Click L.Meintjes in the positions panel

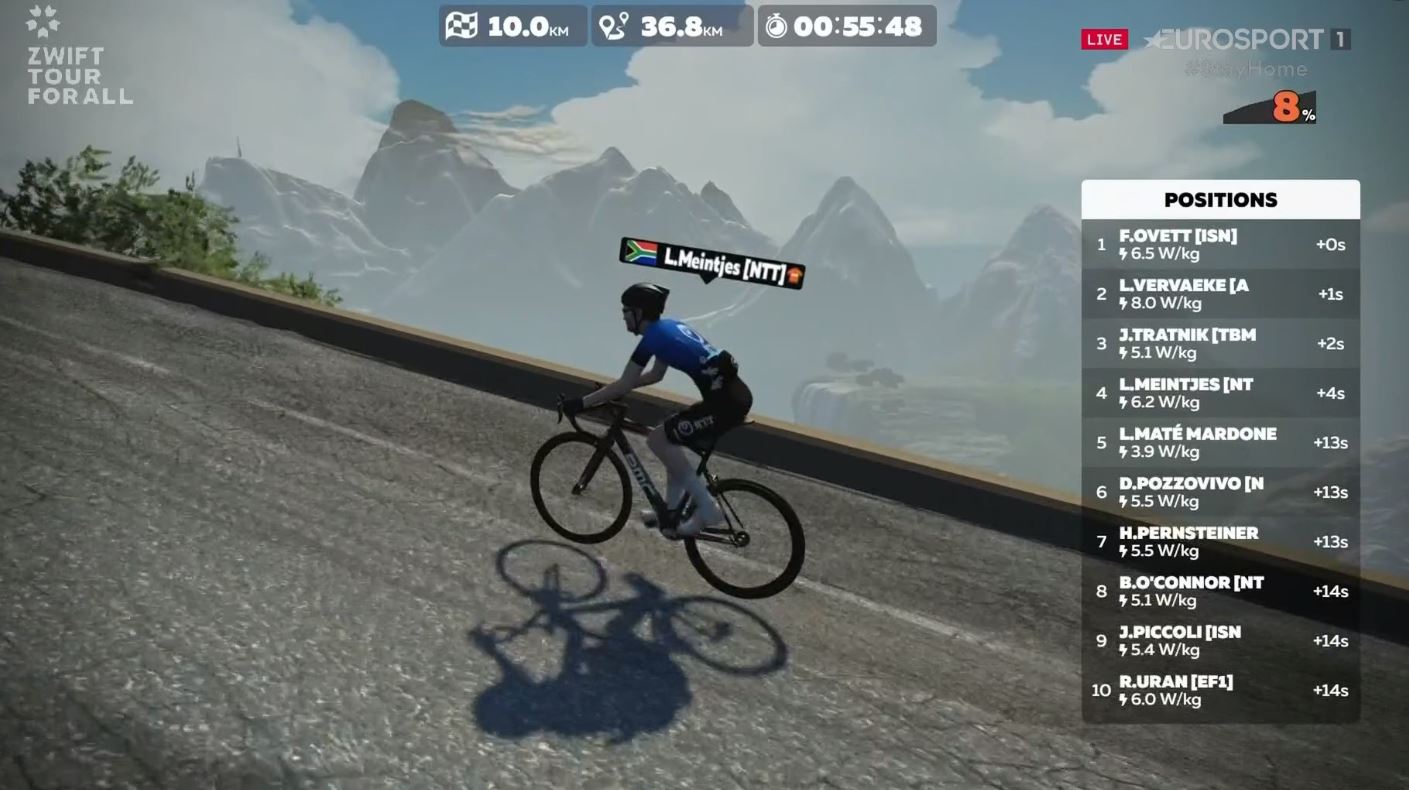click(x=1220, y=393)
